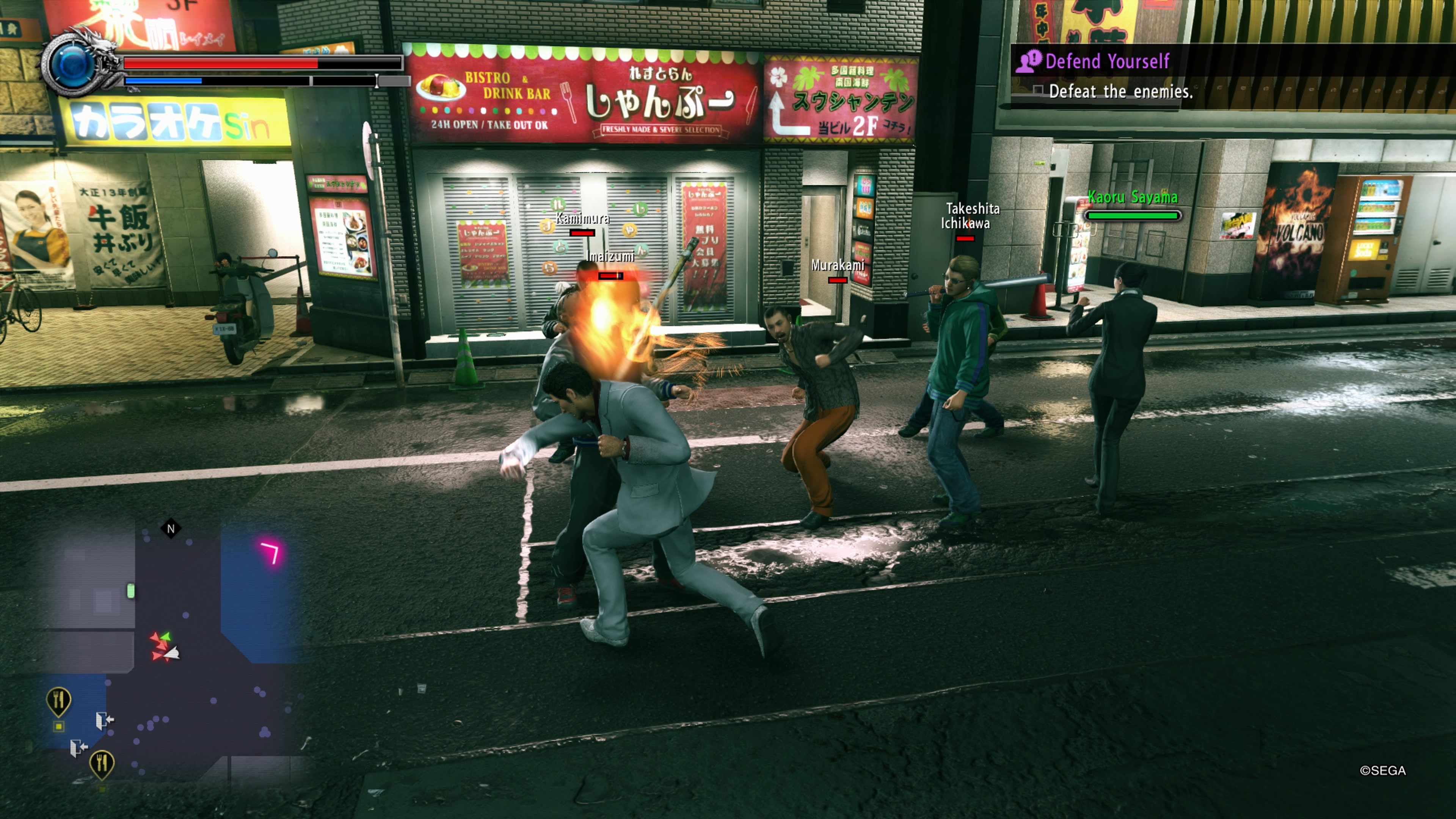This screenshot has width=1456, height=819.
Task: Click the north compass marker on the minimap
Action: pyautogui.click(x=171, y=528)
